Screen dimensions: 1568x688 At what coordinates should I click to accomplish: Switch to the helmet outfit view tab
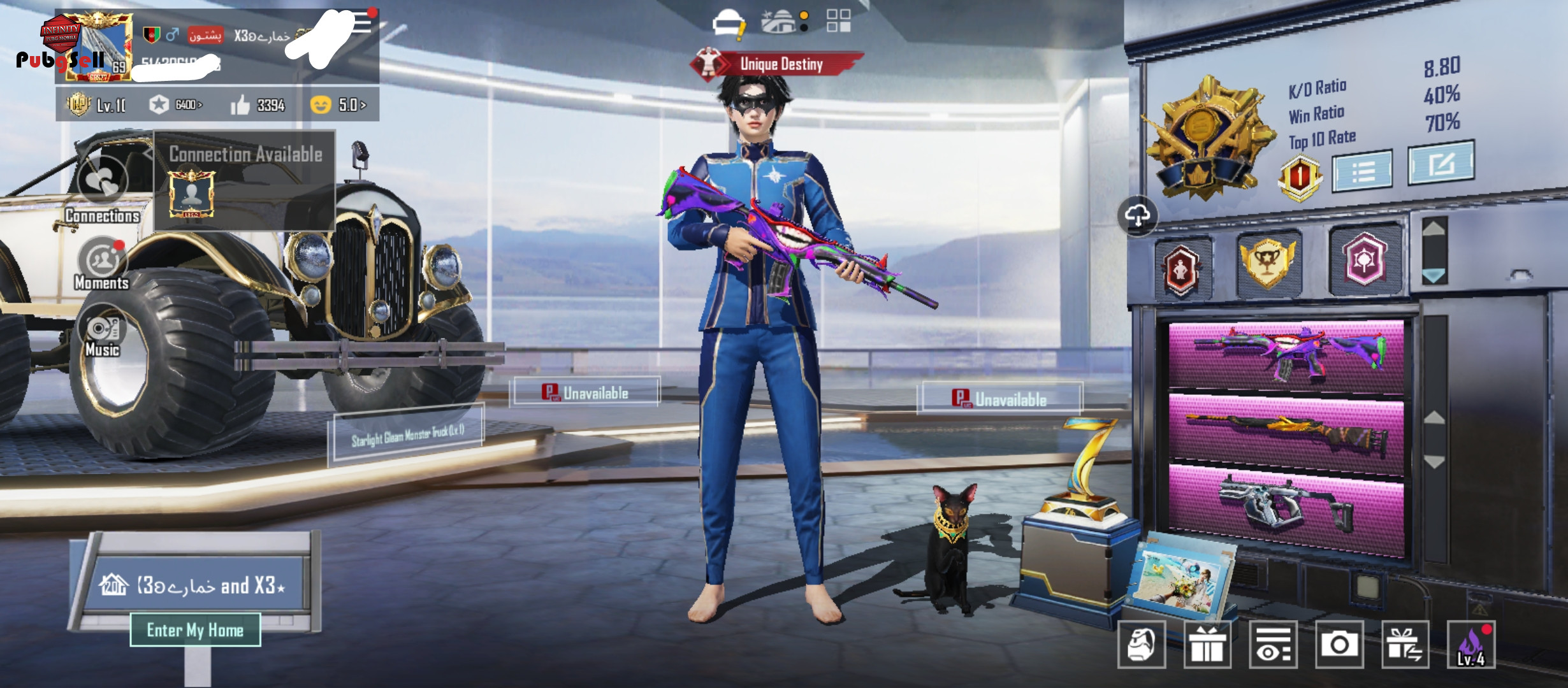[x=728, y=23]
